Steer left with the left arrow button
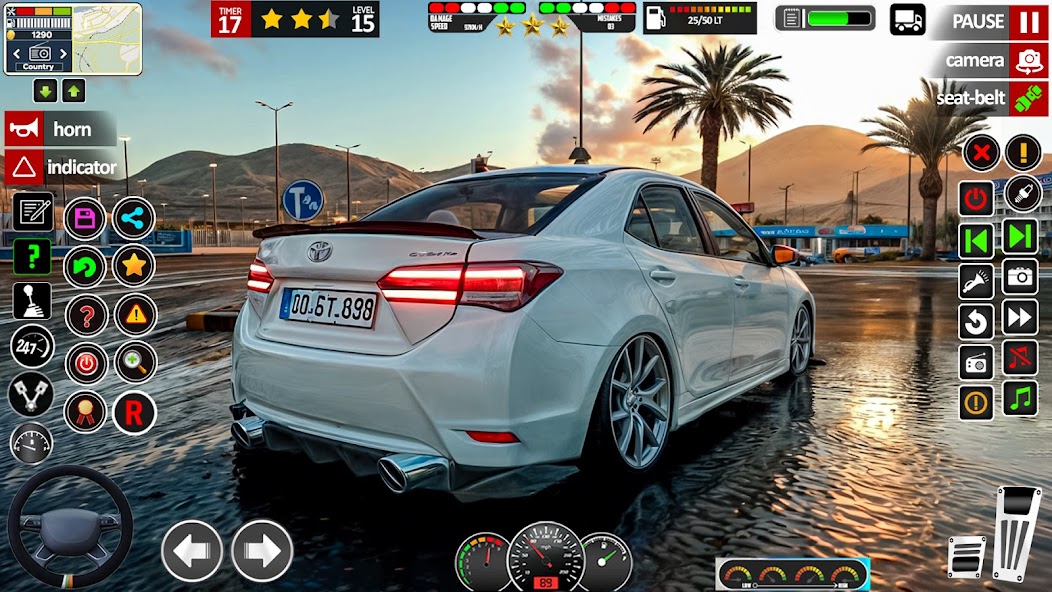This screenshot has height=592, width=1052. (192, 550)
